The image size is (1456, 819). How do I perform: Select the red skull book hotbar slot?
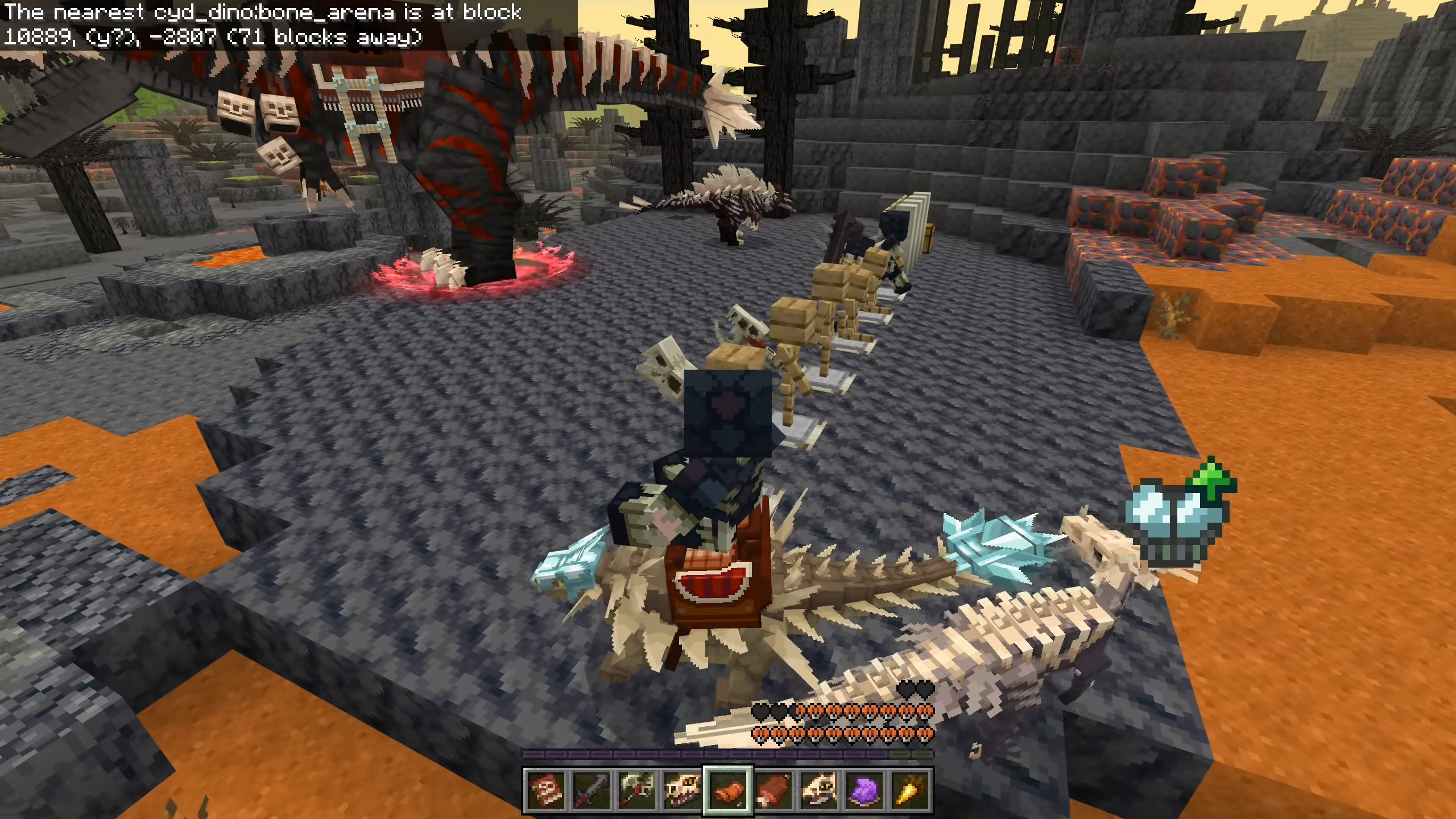point(546,791)
